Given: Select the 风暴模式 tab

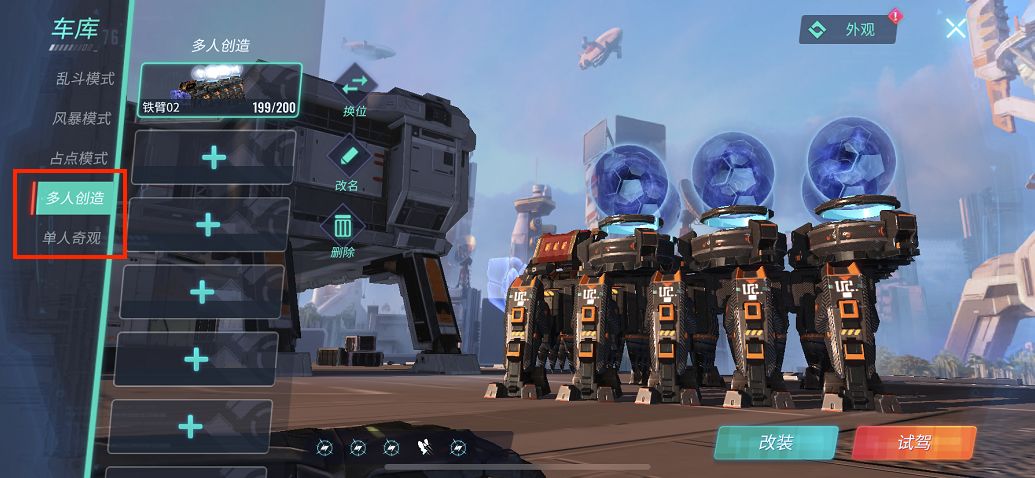Looking at the screenshot, I should point(81,119).
